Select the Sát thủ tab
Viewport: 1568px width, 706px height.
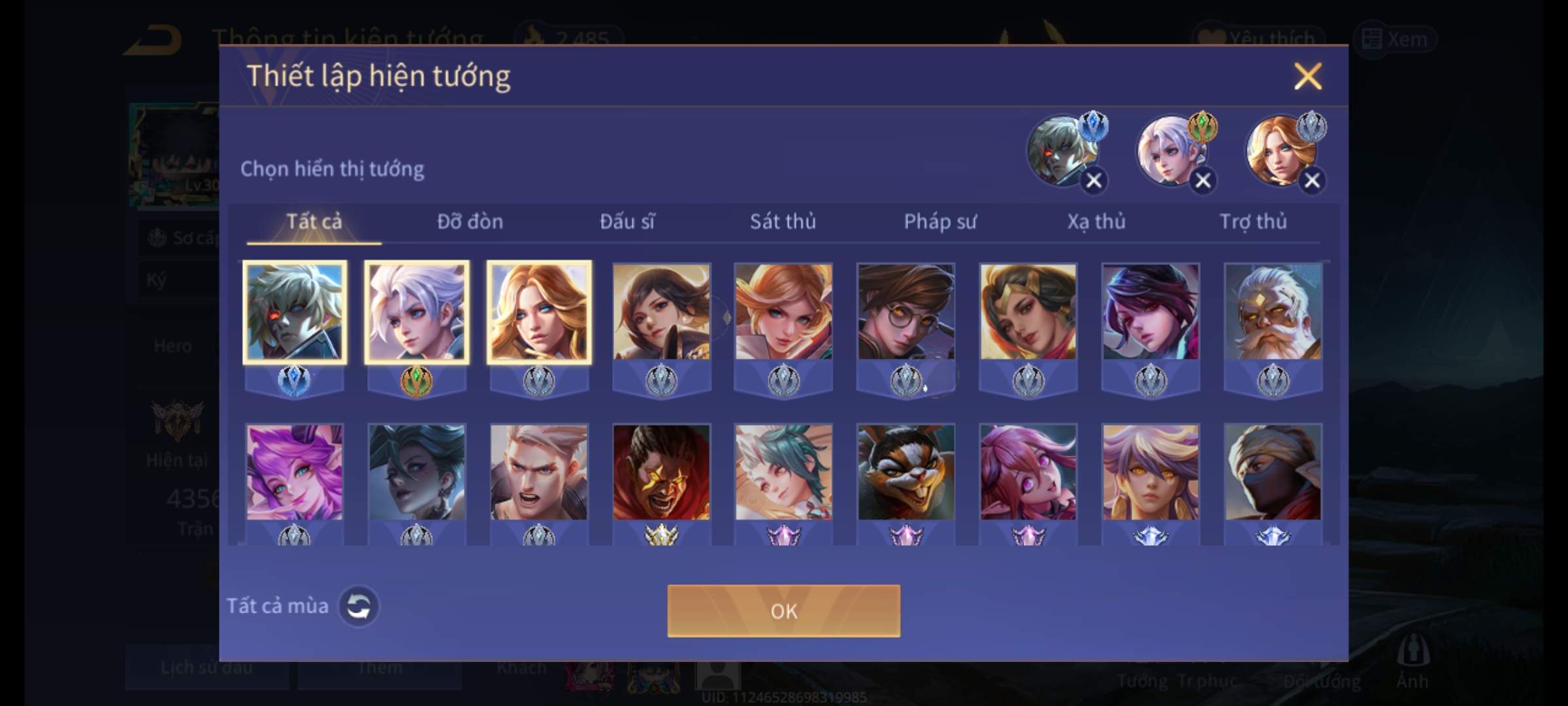pyautogui.click(x=783, y=222)
